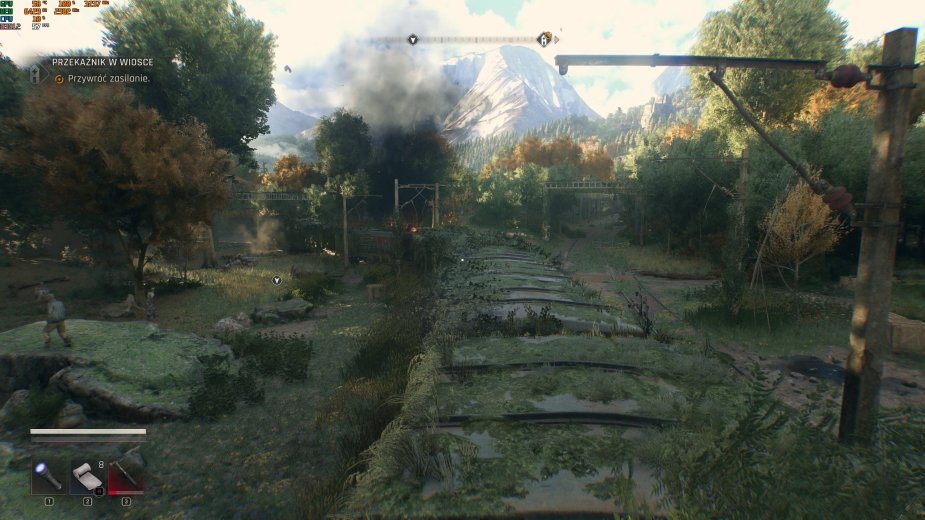
Task: Select the flashlight hotbar slot
Action: pyautogui.click(x=47, y=477)
